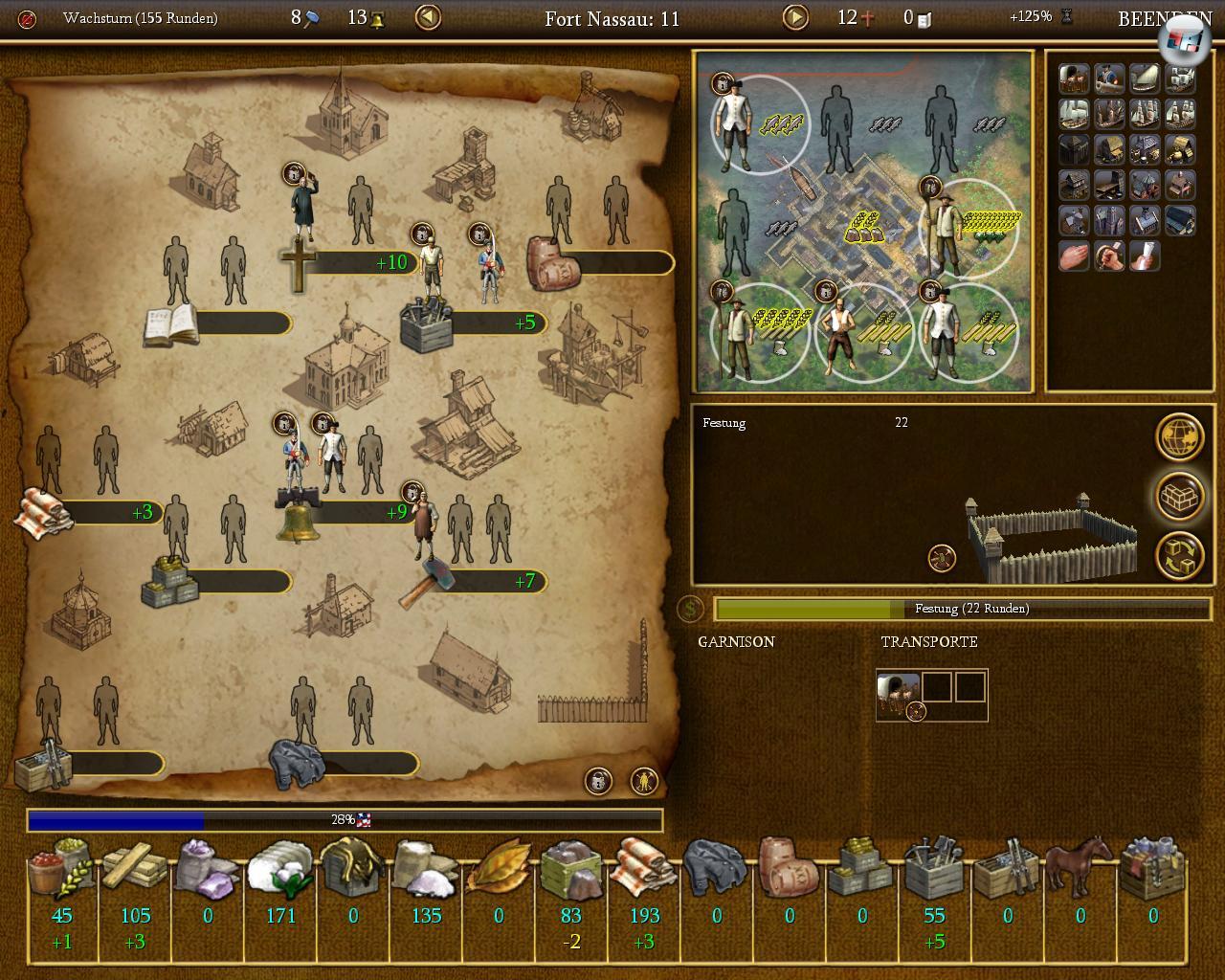Select the tools stock showing 55
This screenshot has height=980, width=1225.
tap(935, 882)
